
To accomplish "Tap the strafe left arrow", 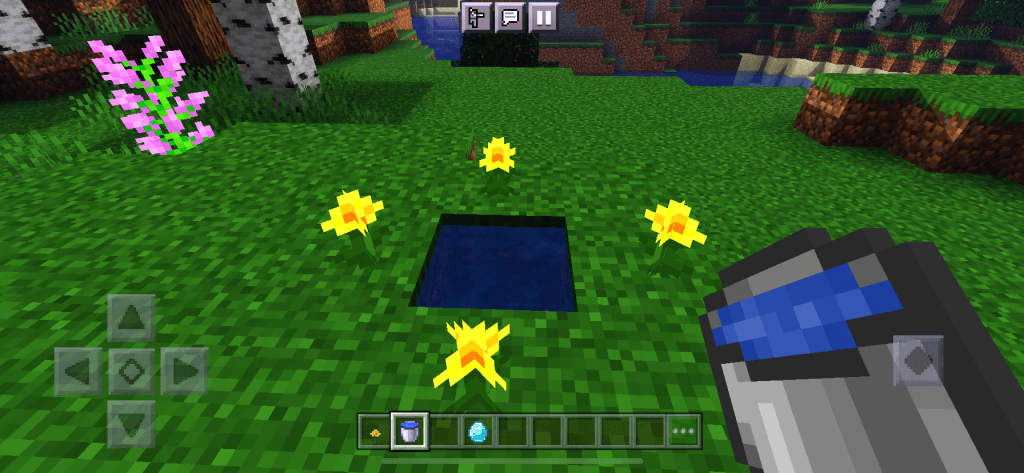I will (x=79, y=371).
